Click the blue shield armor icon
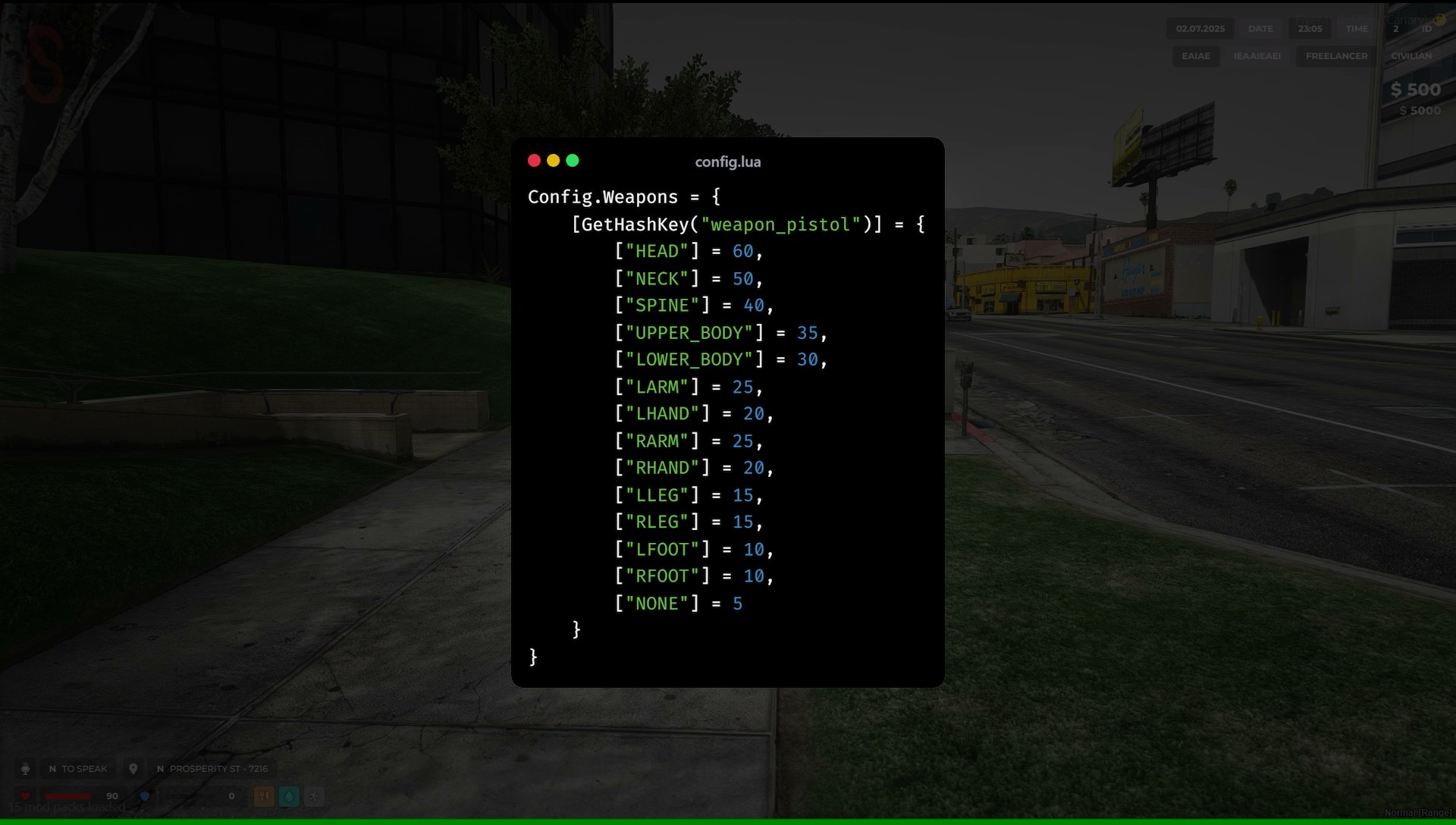 click(x=146, y=796)
